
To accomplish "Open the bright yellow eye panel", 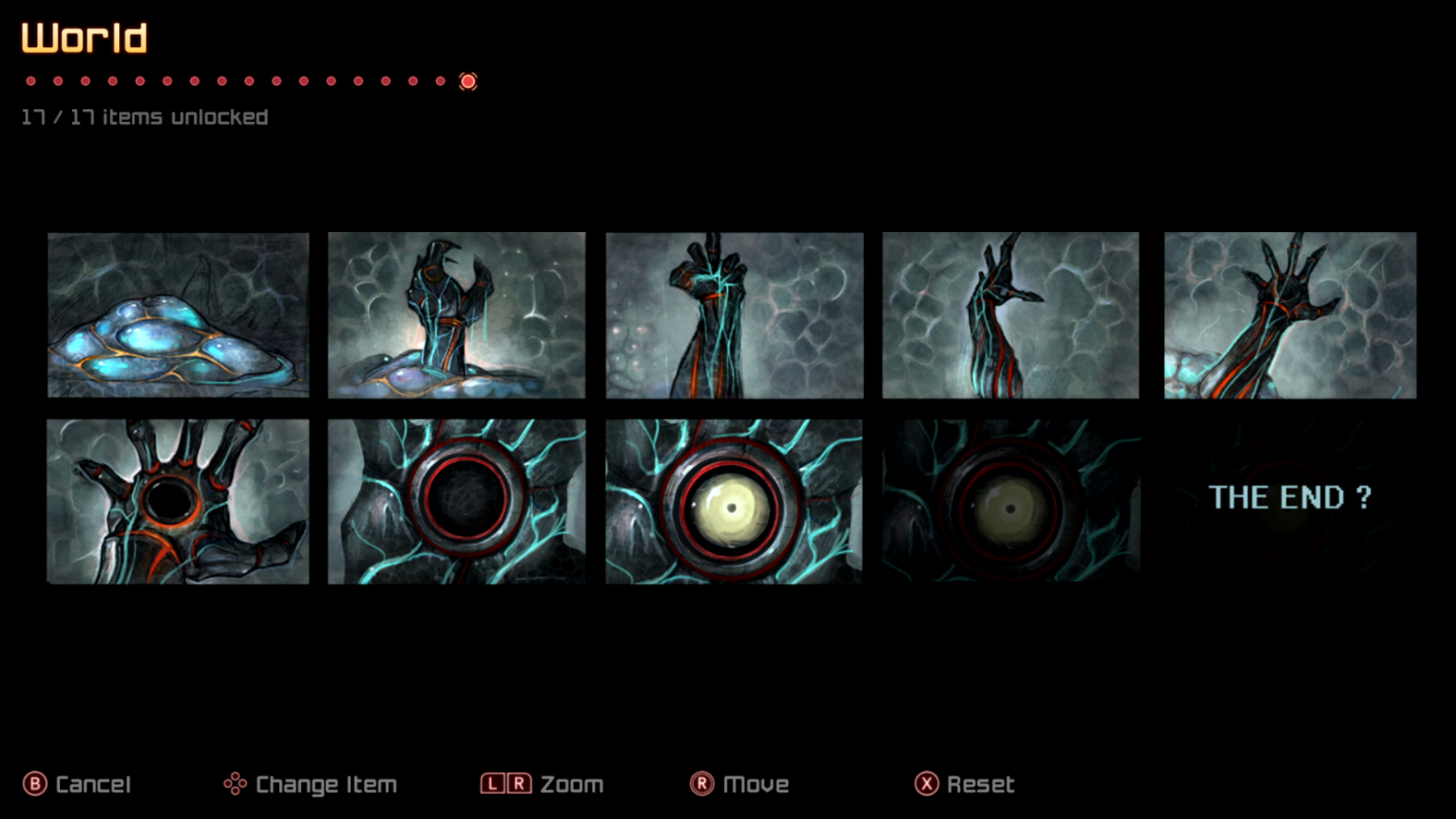I will pos(734,501).
